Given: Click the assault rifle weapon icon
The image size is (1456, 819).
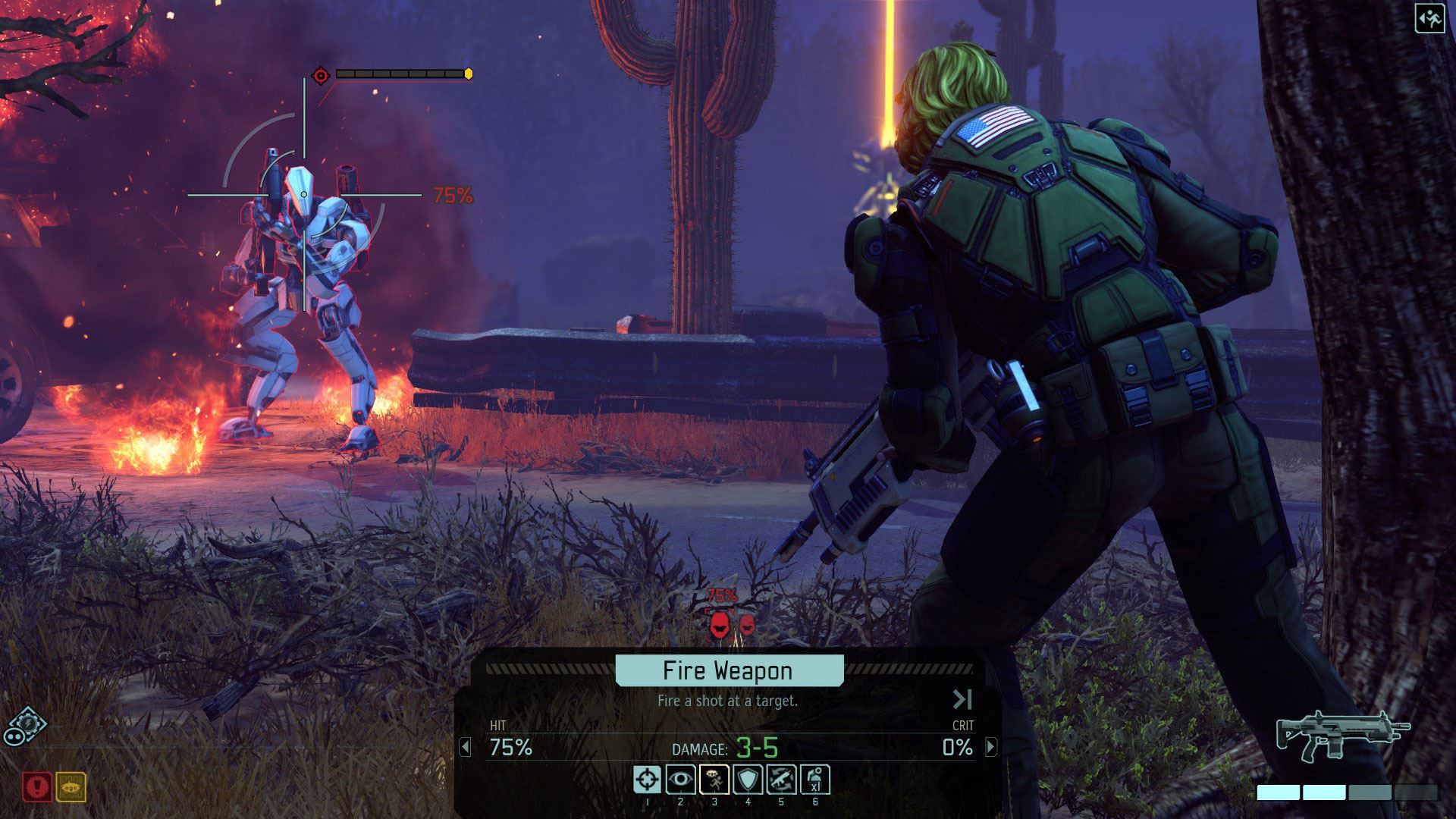Looking at the screenshot, I should [x=1341, y=735].
